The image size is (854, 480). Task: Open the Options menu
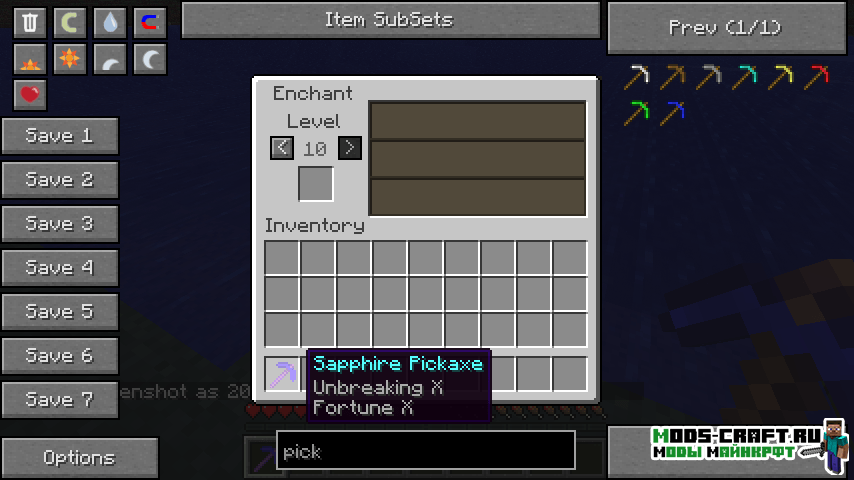tap(79, 458)
